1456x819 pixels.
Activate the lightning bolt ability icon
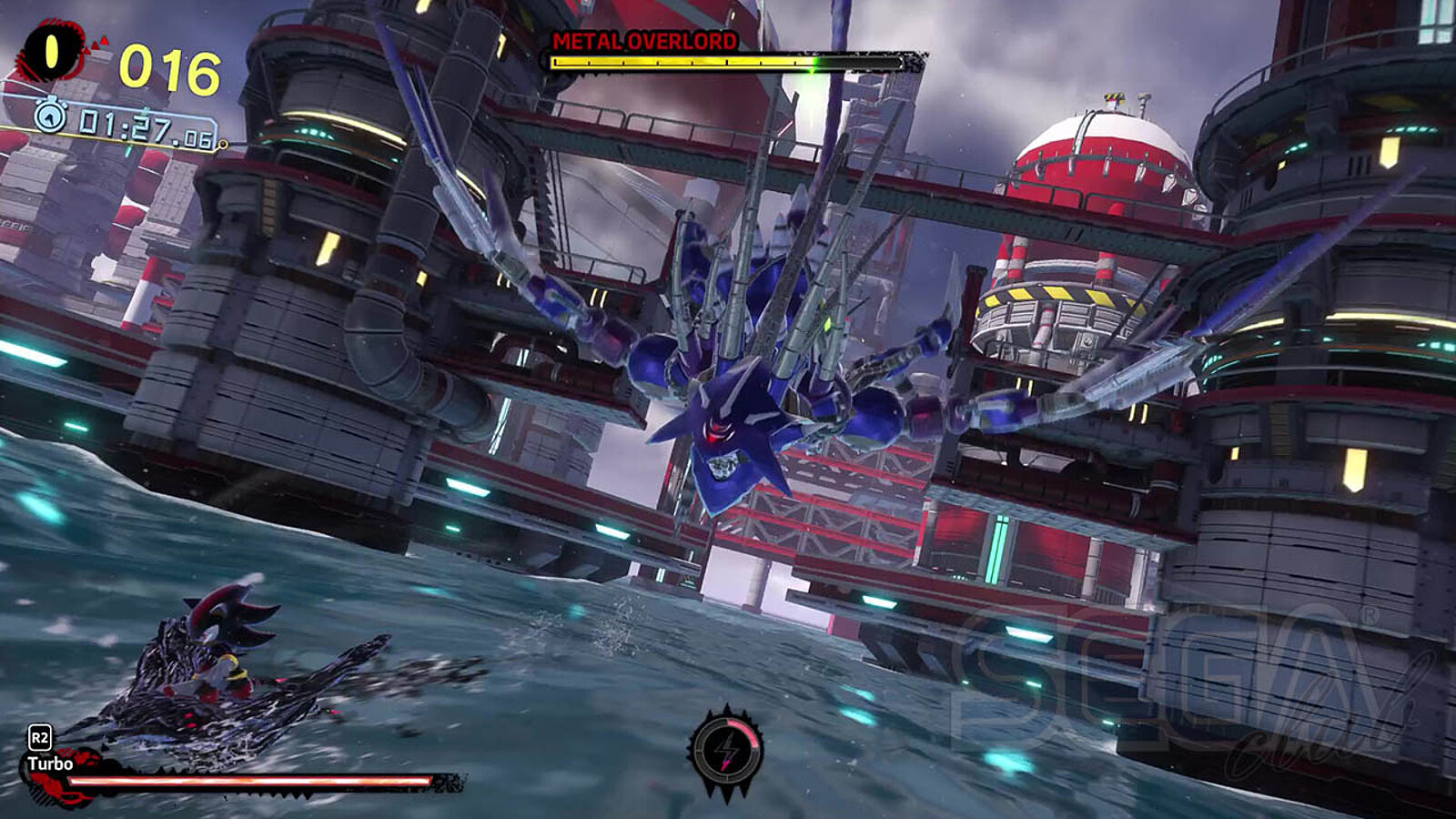click(x=726, y=752)
